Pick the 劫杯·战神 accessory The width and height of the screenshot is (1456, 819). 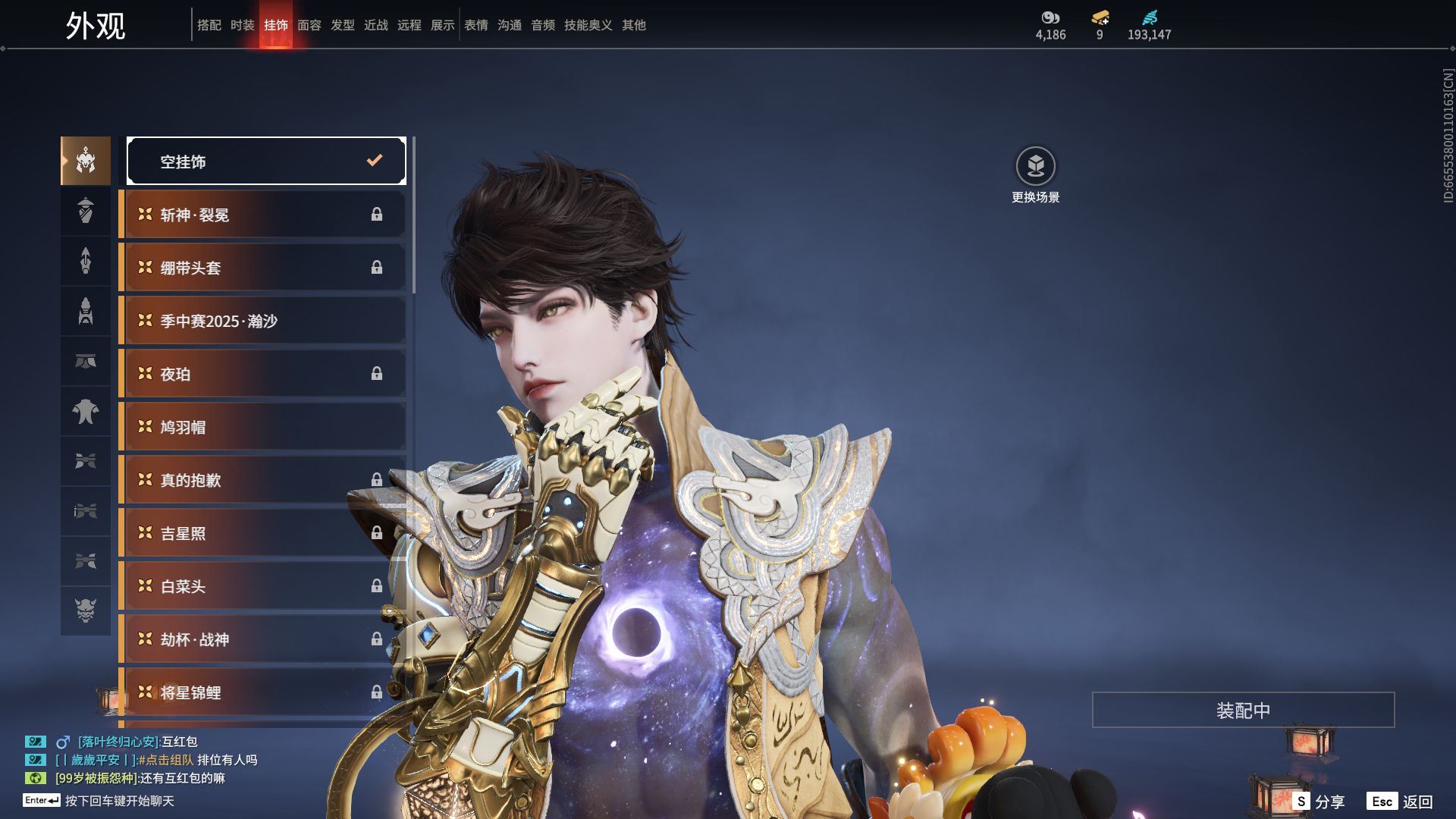pyautogui.click(x=263, y=639)
